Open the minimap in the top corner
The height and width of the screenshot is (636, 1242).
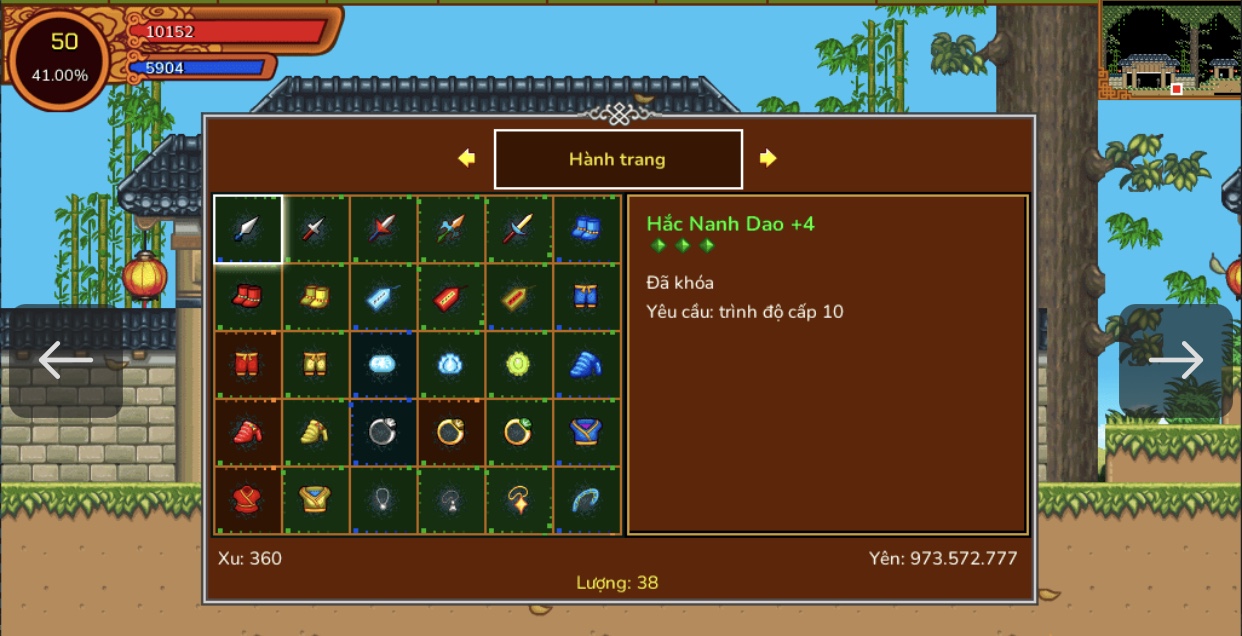click(1170, 50)
